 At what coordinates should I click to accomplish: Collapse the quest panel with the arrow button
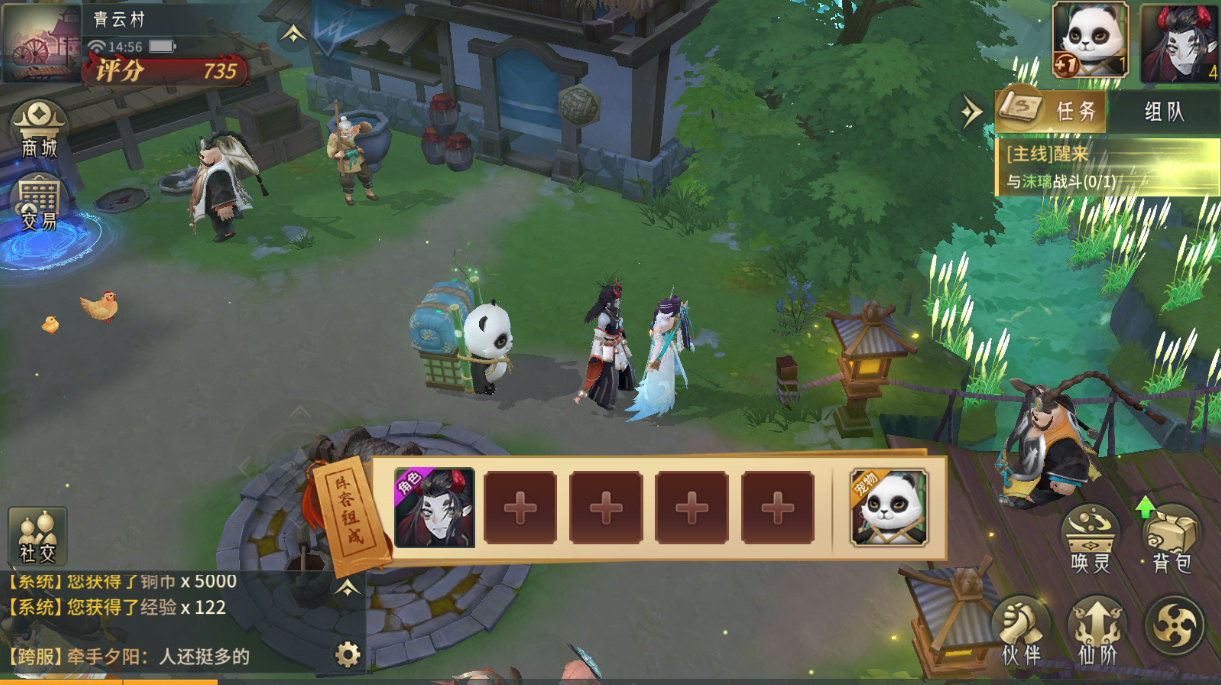pos(971,112)
